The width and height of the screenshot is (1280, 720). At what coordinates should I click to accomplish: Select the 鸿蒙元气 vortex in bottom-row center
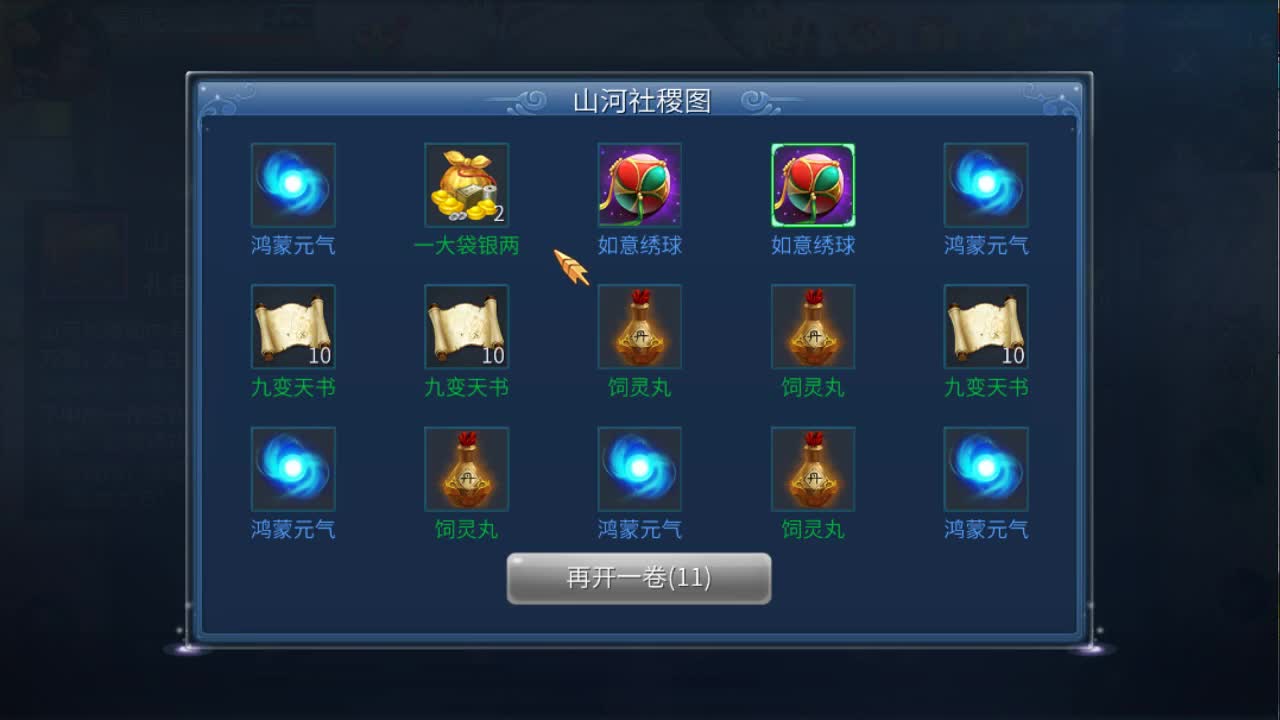point(640,469)
